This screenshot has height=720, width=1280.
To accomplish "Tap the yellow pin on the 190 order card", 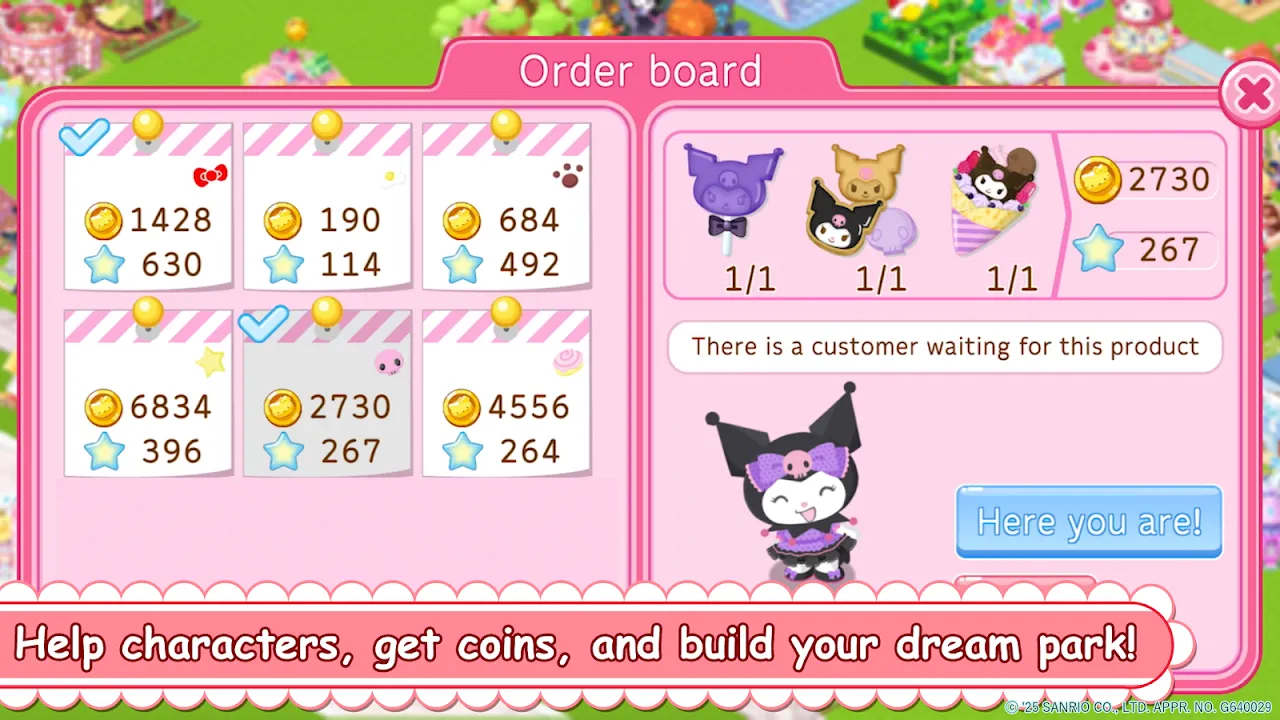I will (x=325, y=124).
